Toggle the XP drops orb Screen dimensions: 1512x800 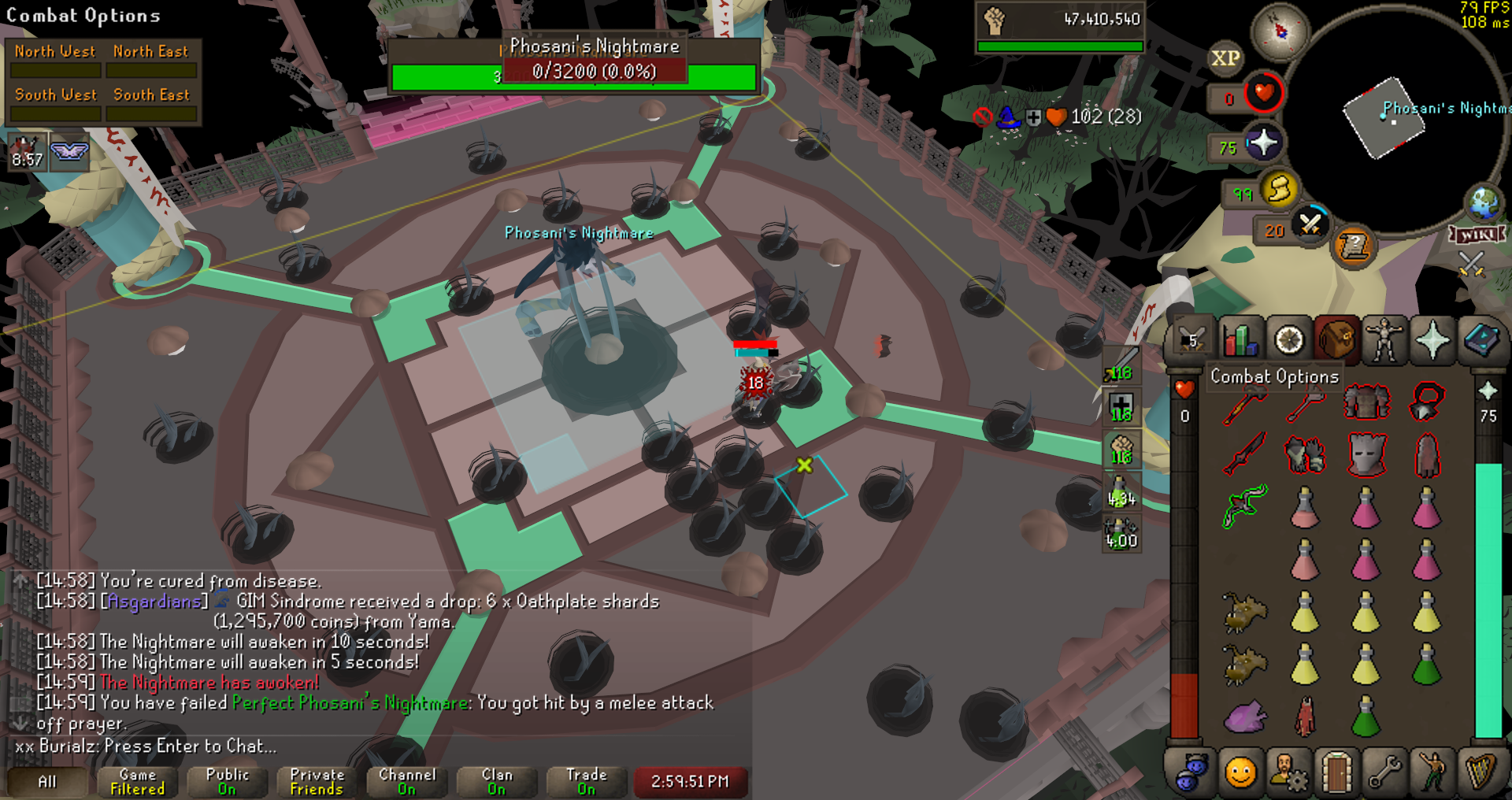coord(1225,58)
